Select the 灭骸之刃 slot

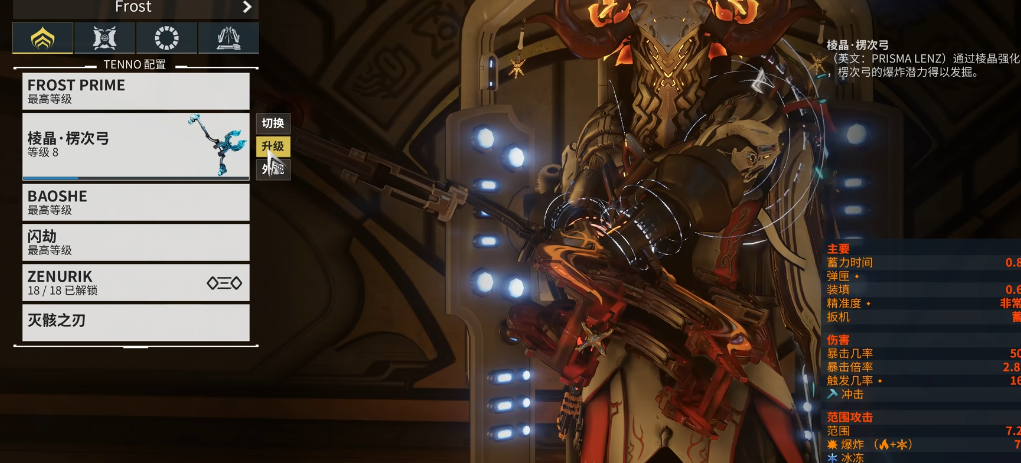point(135,322)
